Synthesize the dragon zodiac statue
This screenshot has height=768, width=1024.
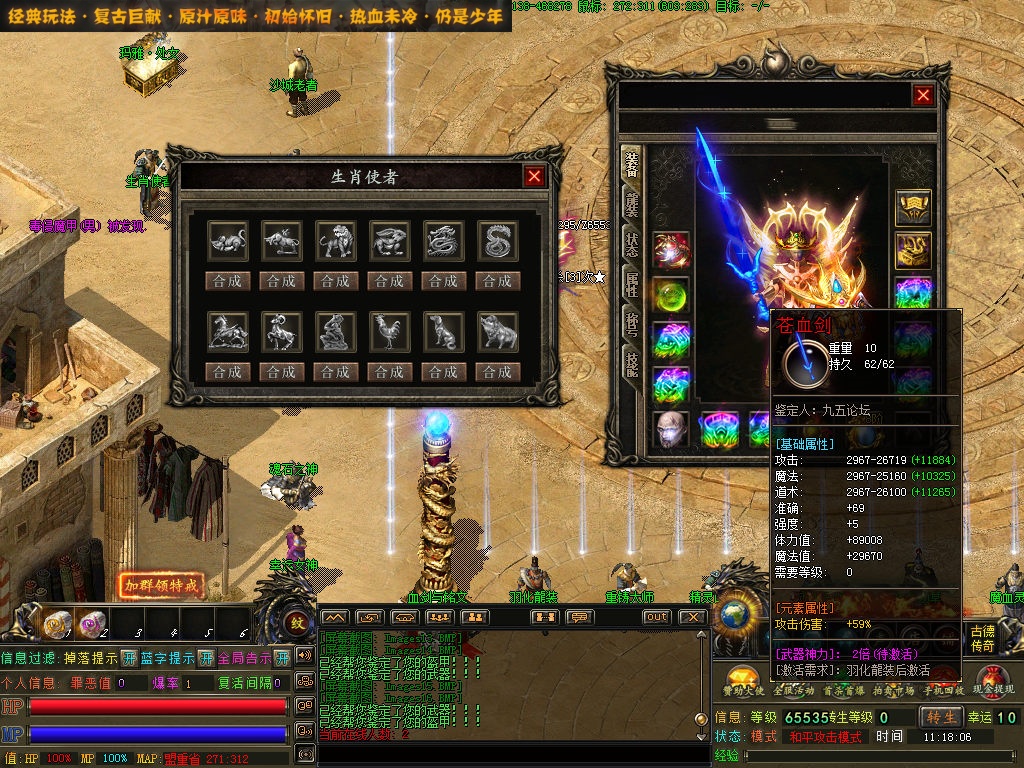click(443, 281)
